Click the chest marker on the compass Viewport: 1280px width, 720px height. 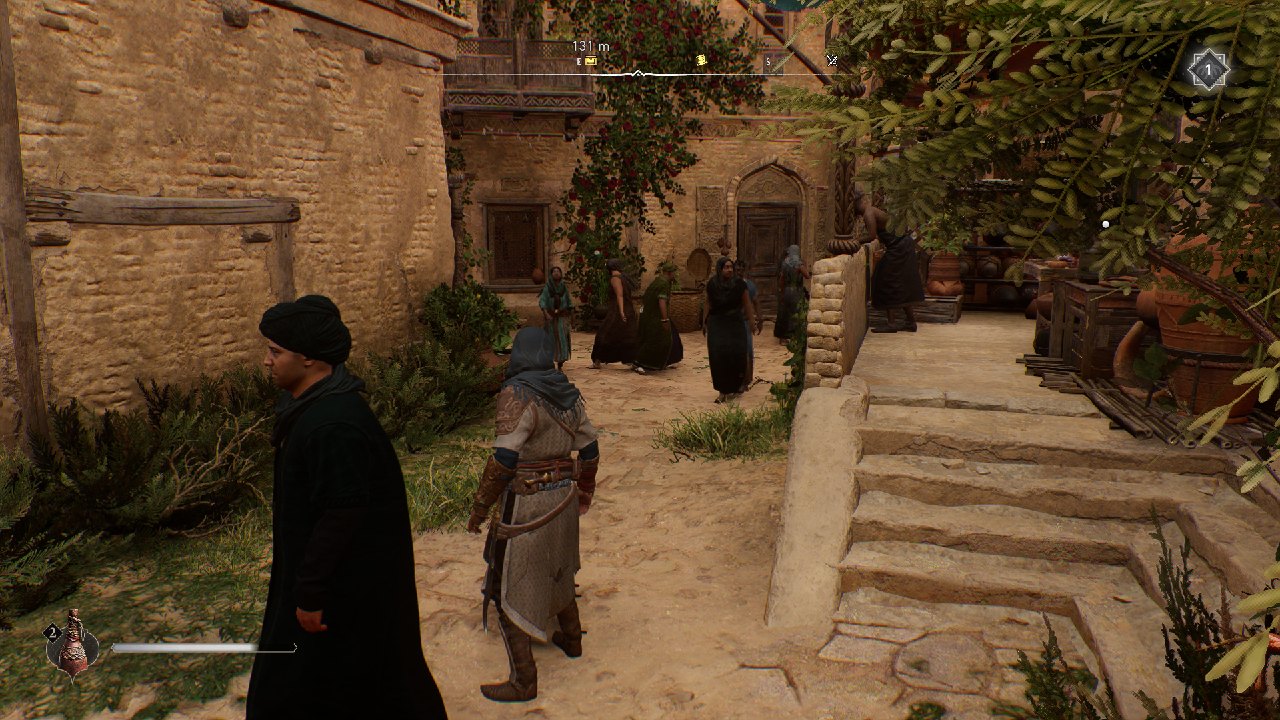[x=591, y=61]
